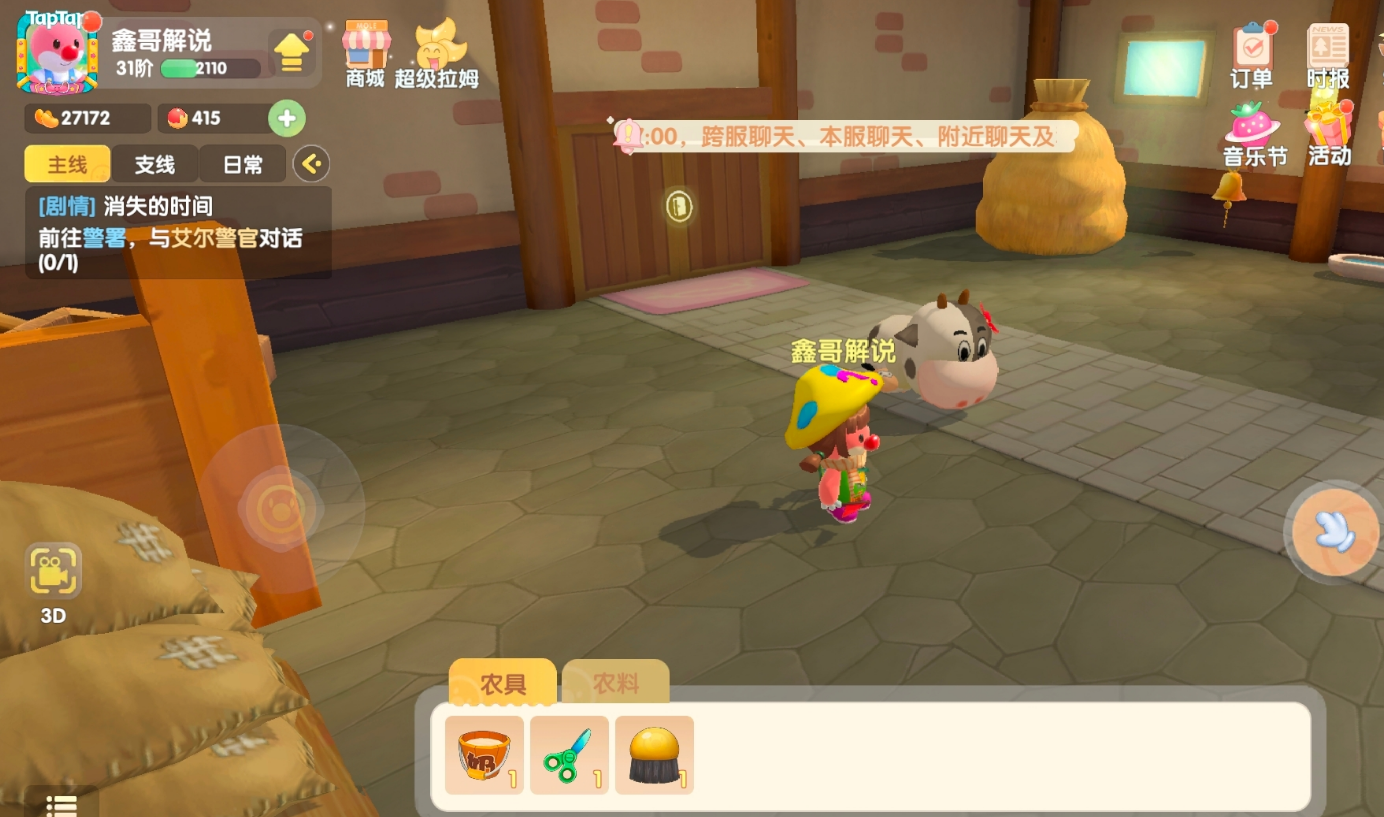The width and height of the screenshot is (1384, 817).
Task: Switch to the 主线 quest tab
Action: [x=67, y=164]
